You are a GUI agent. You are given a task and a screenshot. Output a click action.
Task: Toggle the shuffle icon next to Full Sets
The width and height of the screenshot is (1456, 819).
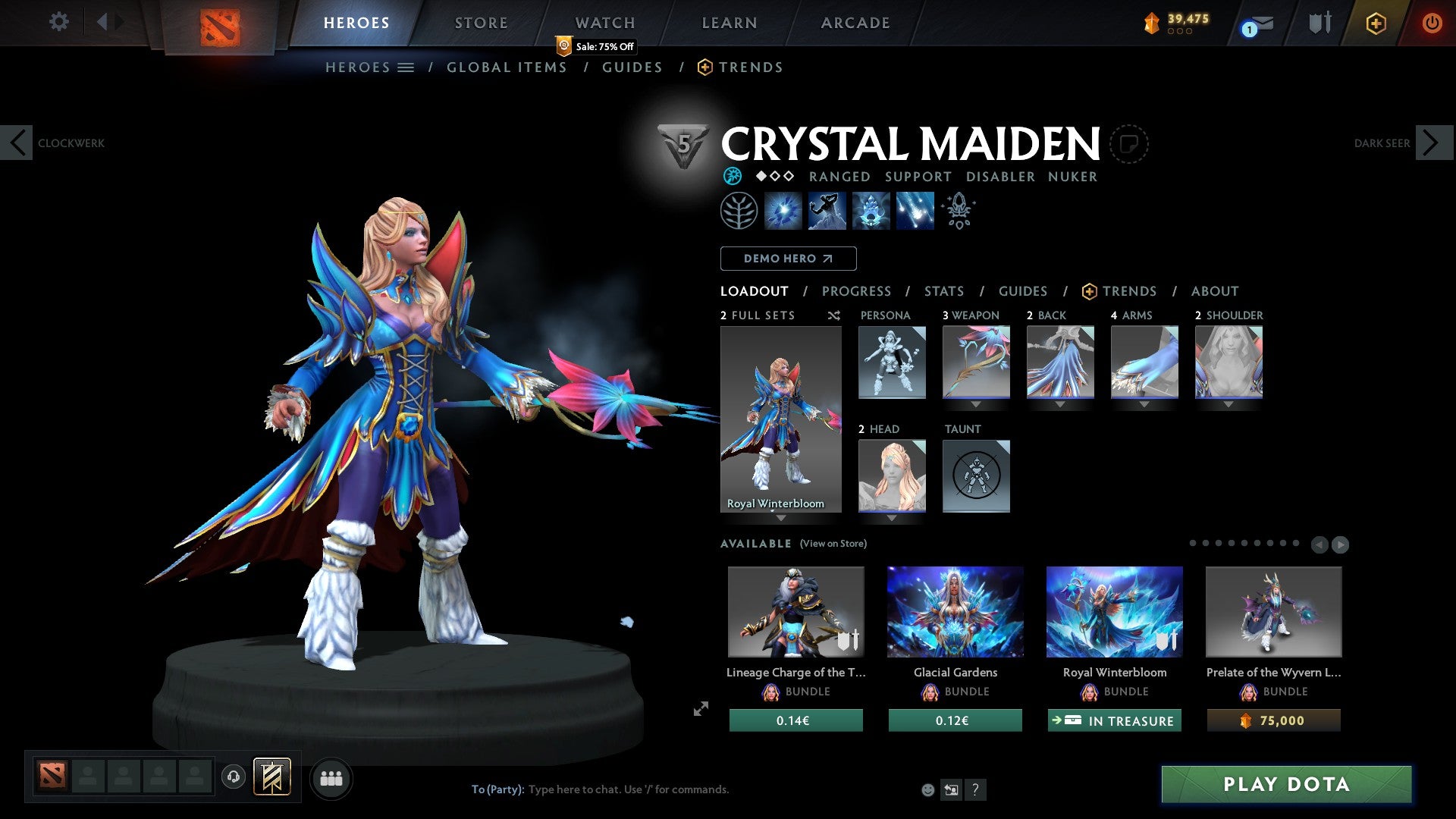click(x=834, y=315)
